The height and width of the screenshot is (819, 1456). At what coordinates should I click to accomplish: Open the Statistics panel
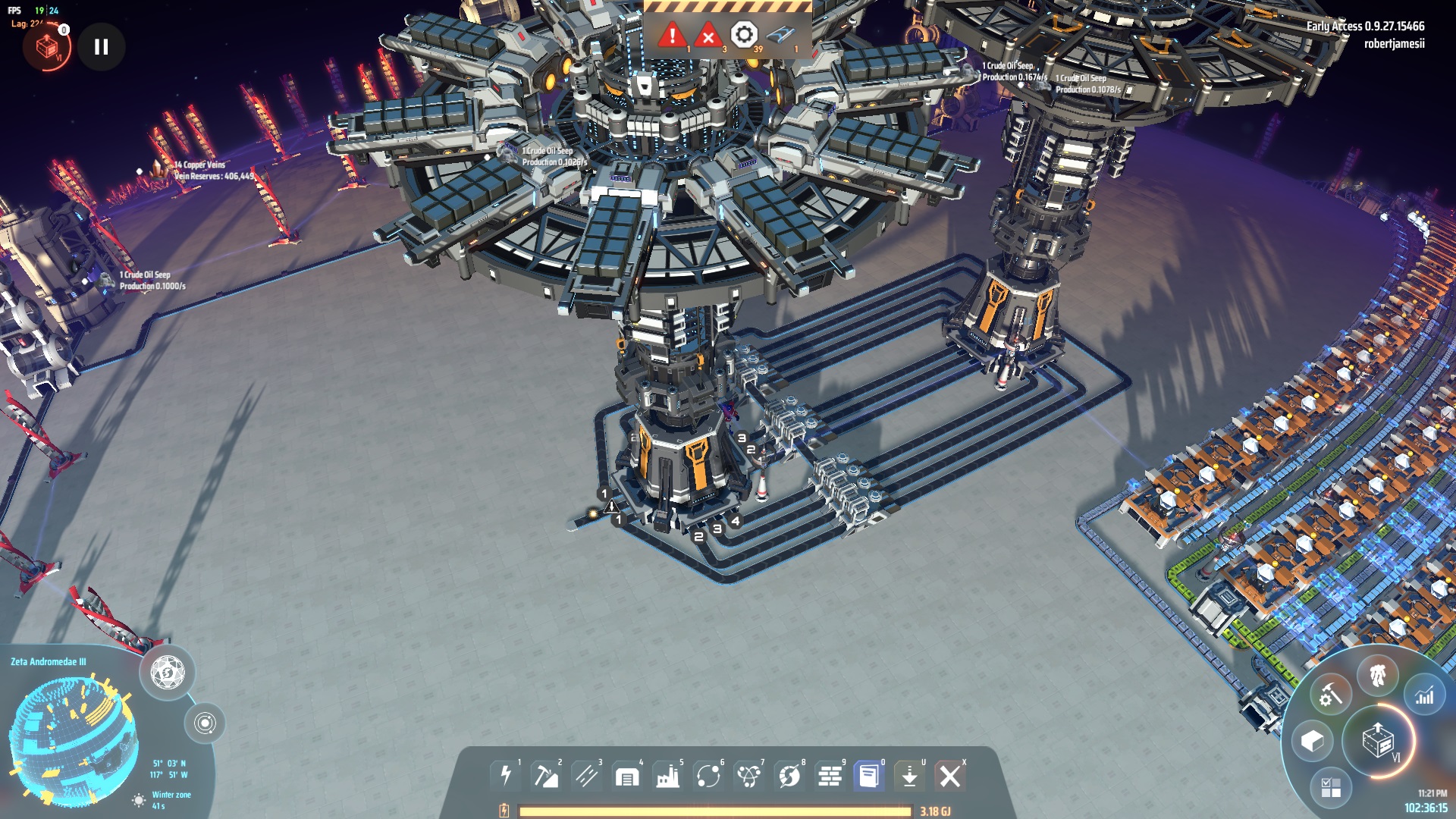point(1424,695)
